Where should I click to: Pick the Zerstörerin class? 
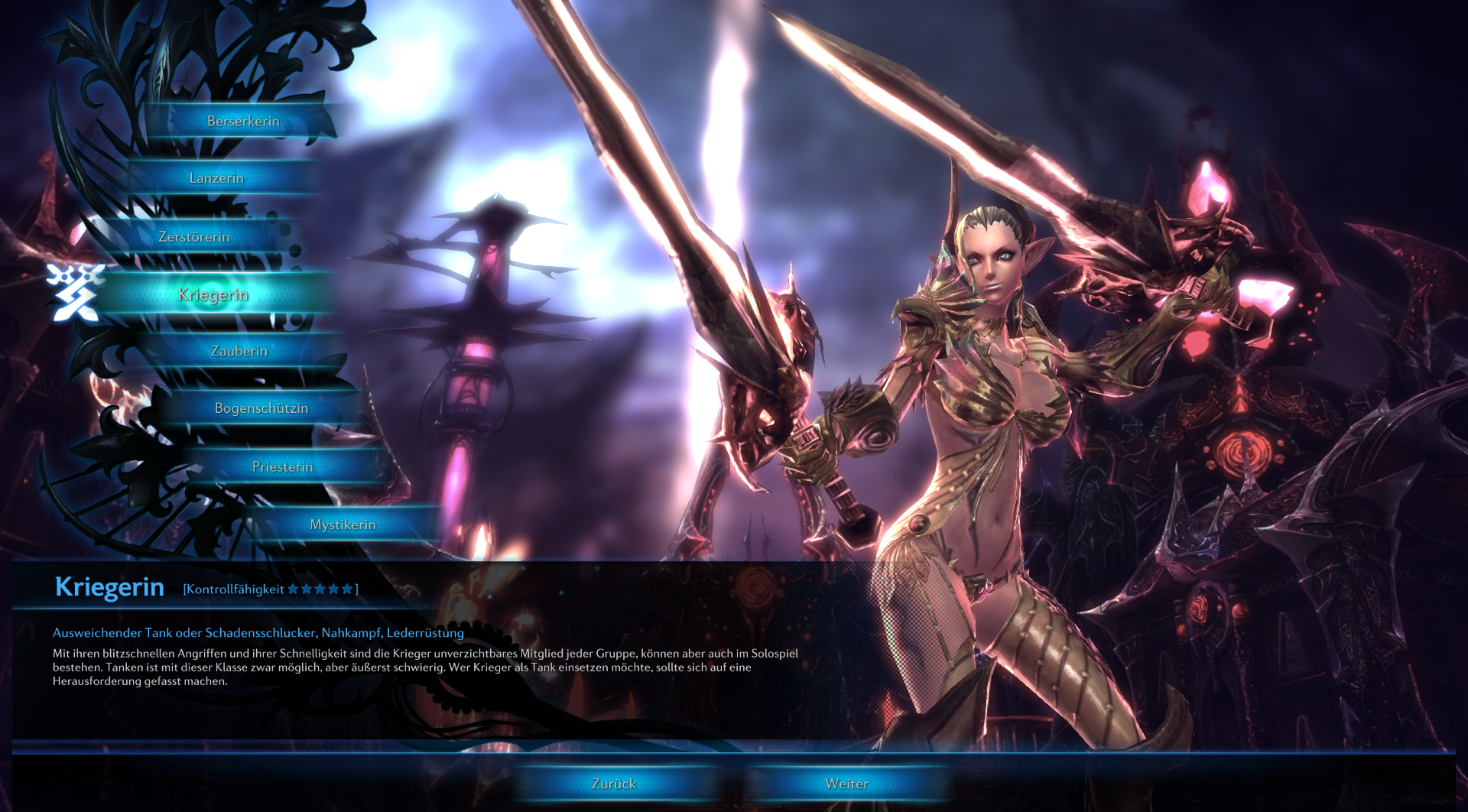click(194, 237)
